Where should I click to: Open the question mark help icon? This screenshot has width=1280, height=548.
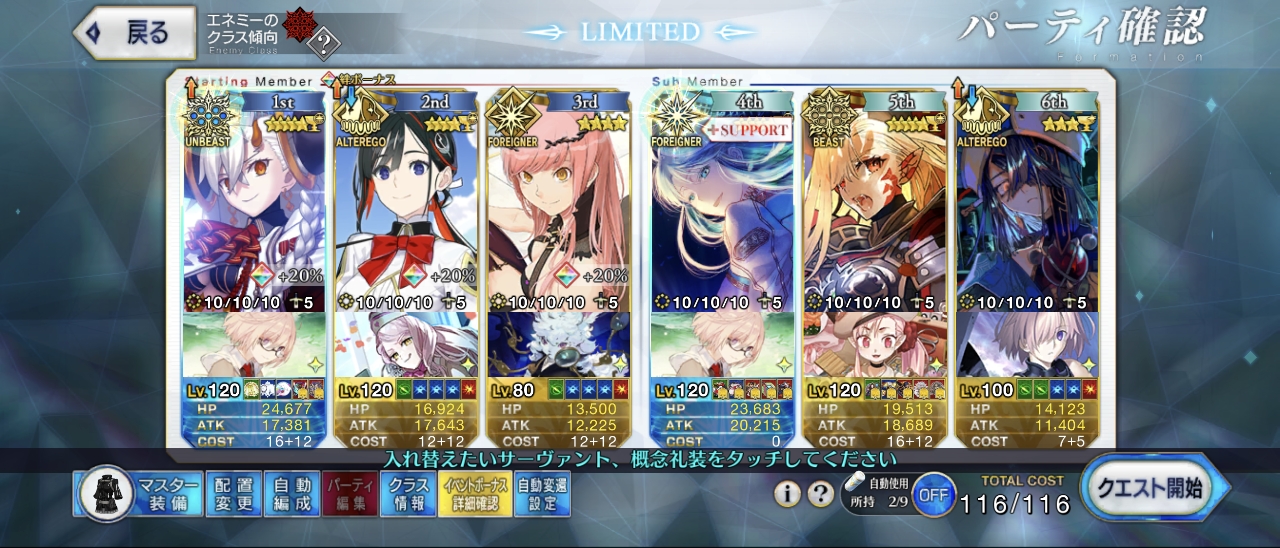coord(820,494)
